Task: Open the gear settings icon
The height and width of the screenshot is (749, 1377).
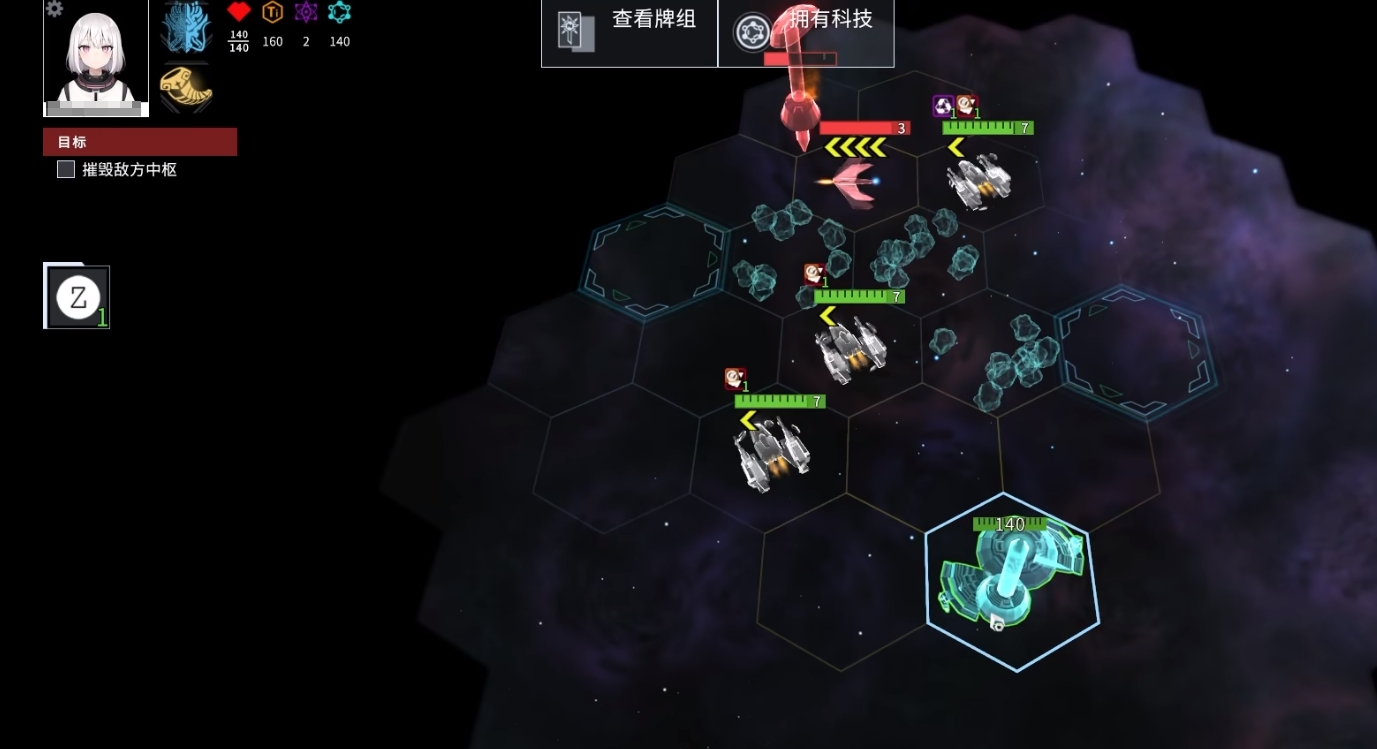Action: 55,9
